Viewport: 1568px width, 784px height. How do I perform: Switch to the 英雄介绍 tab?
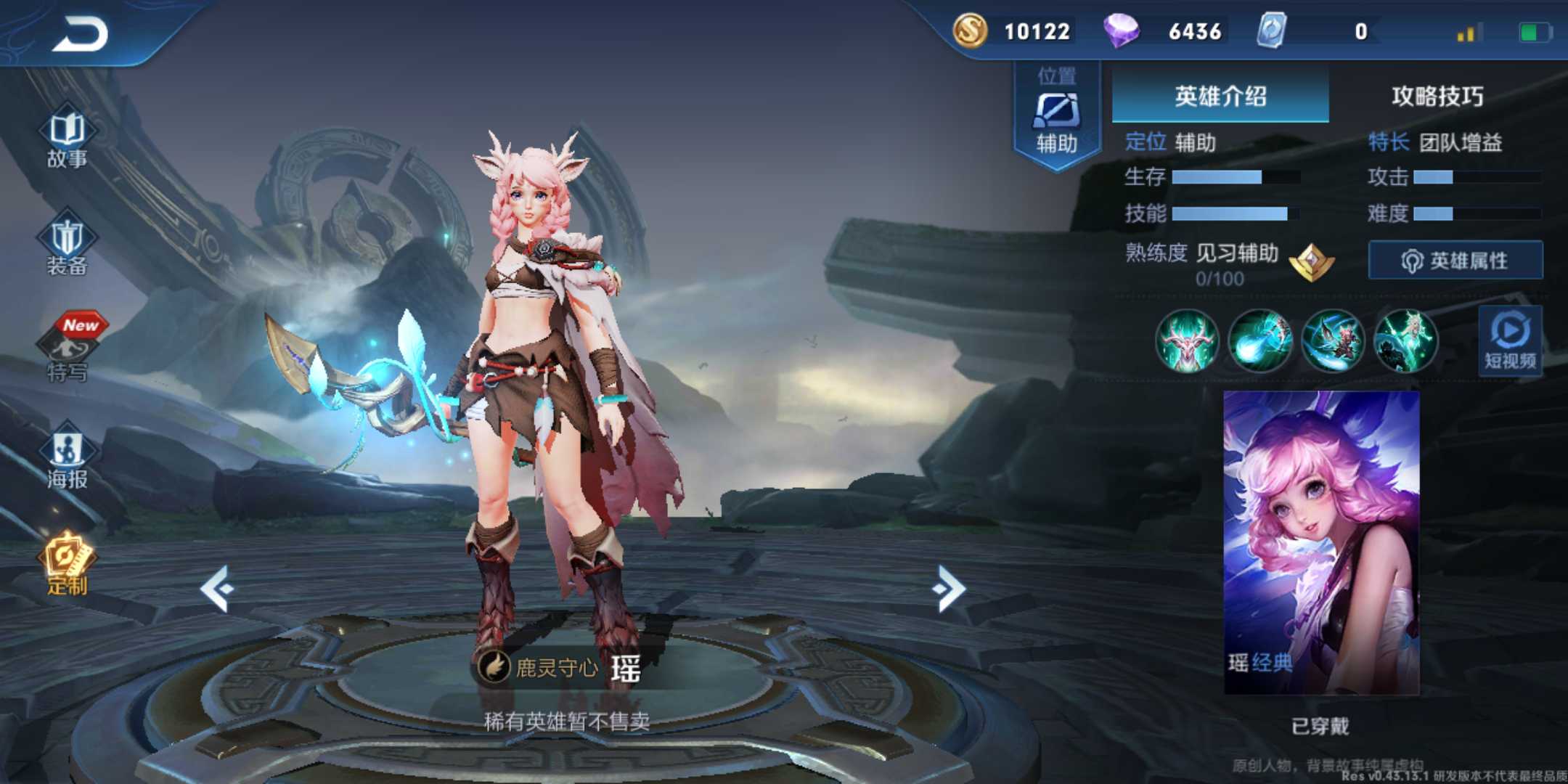click(x=1221, y=97)
